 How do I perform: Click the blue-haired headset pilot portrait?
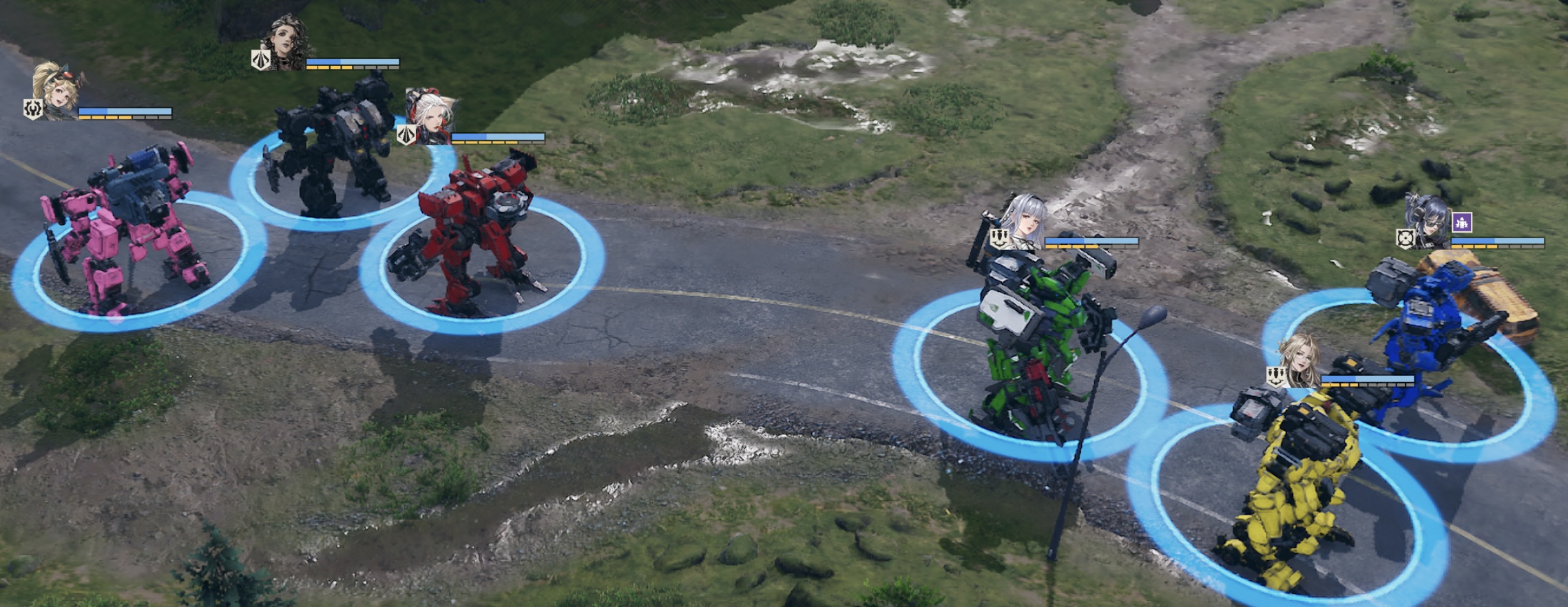1430,221
